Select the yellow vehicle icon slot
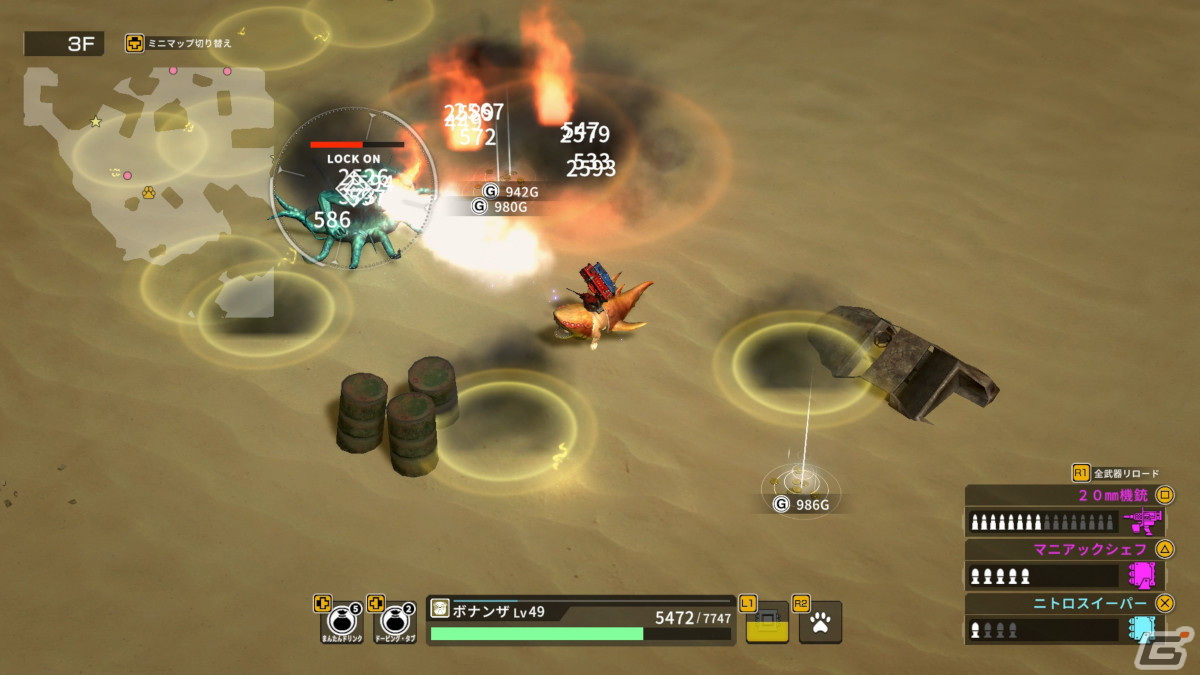Screen dimensions: 1200x675 click(x=768, y=622)
